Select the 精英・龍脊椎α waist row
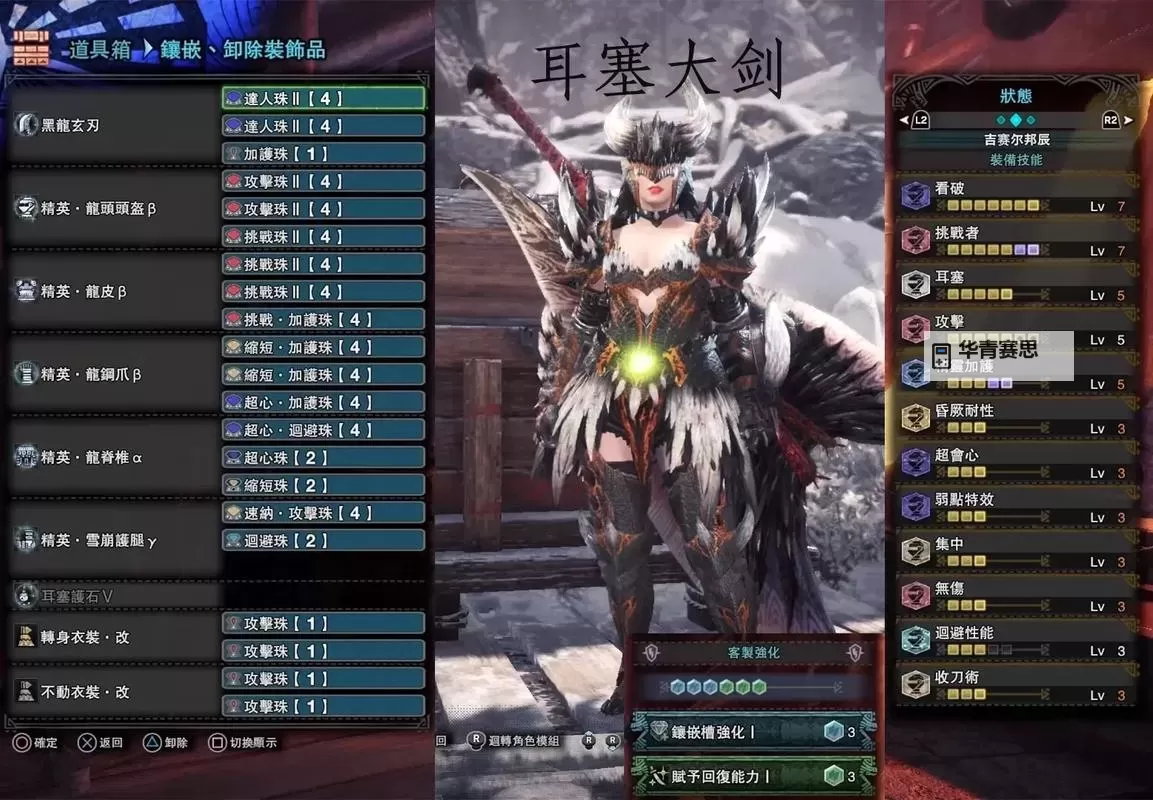 point(112,458)
